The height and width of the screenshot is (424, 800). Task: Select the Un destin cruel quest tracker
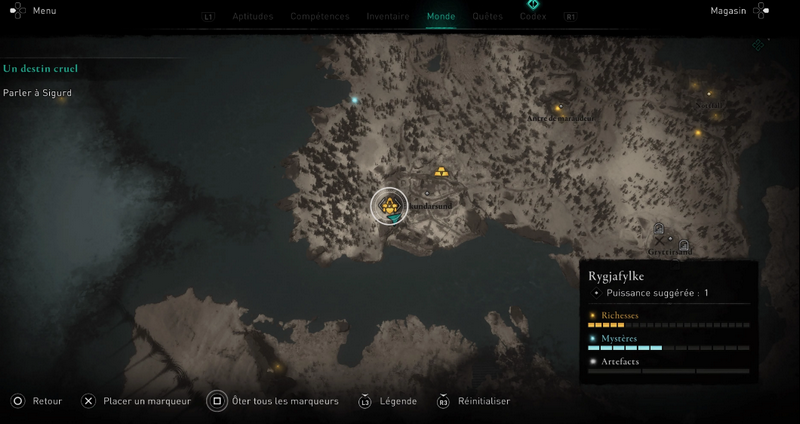pos(41,69)
